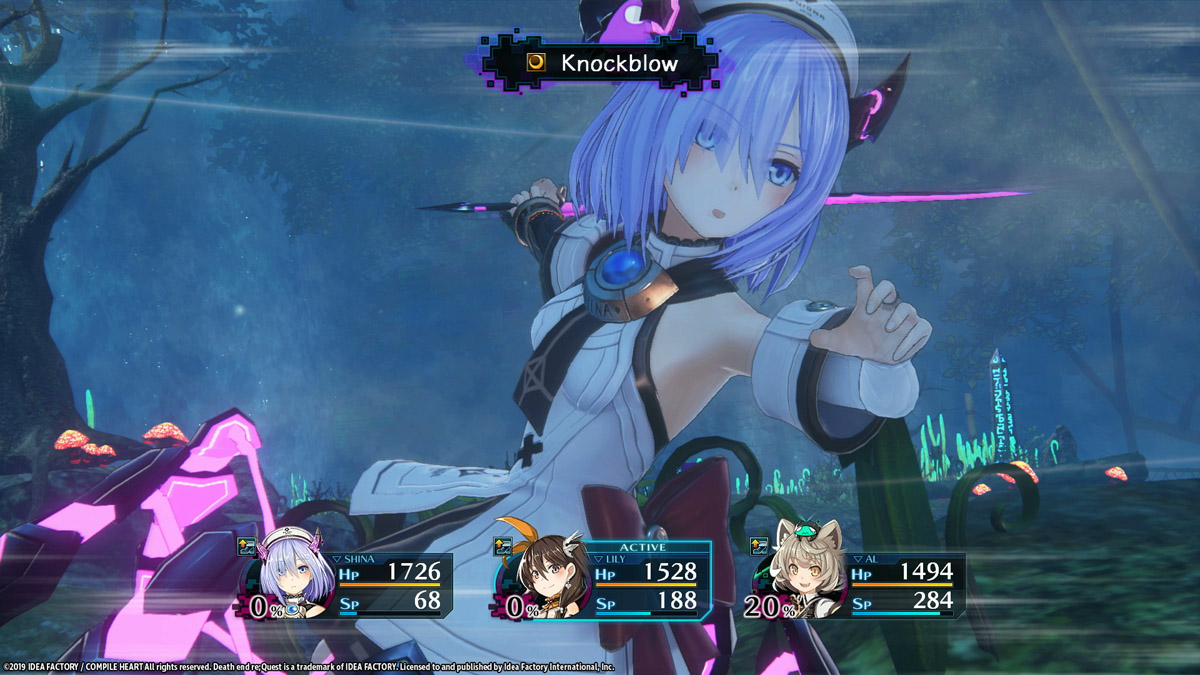Click the buff status icon above Shina
The width and height of the screenshot is (1200, 675).
point(247,546)
